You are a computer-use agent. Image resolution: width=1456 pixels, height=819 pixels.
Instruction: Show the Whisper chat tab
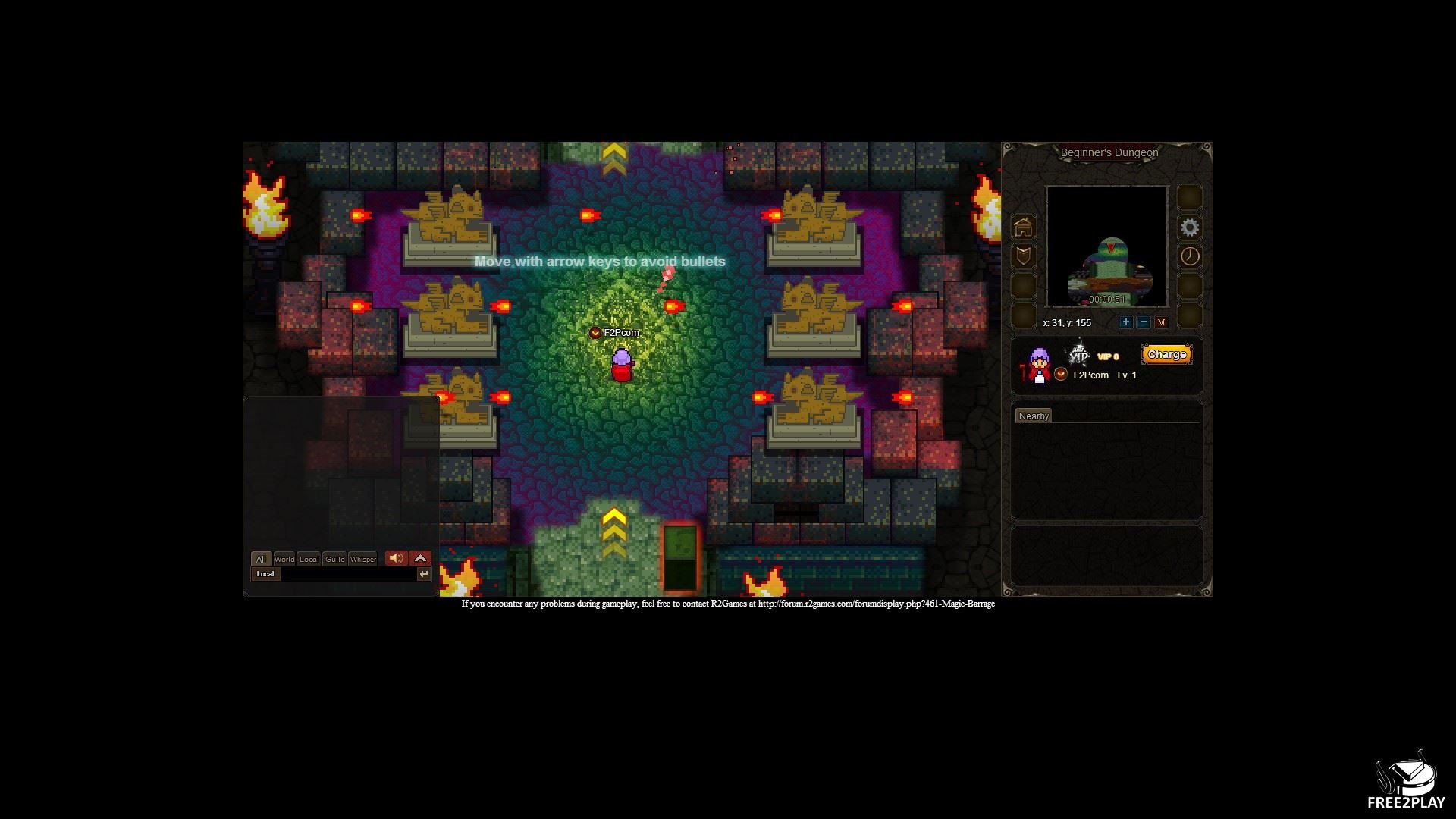(362, 559)
